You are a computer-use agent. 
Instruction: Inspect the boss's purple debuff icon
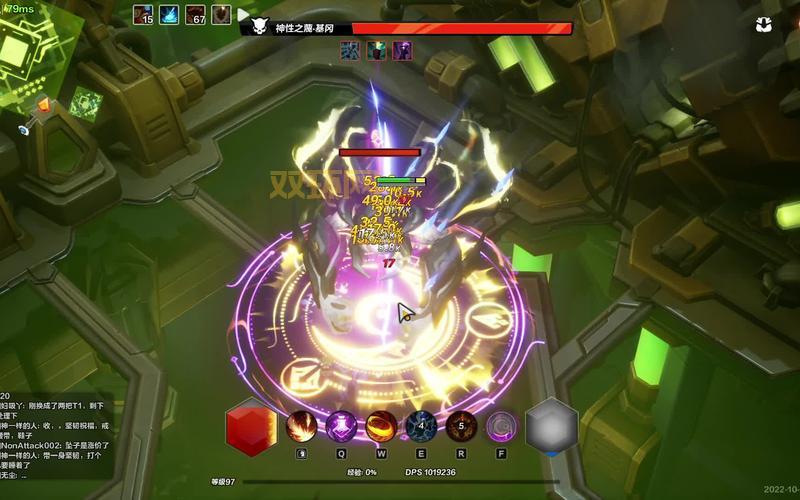[402, 50]
